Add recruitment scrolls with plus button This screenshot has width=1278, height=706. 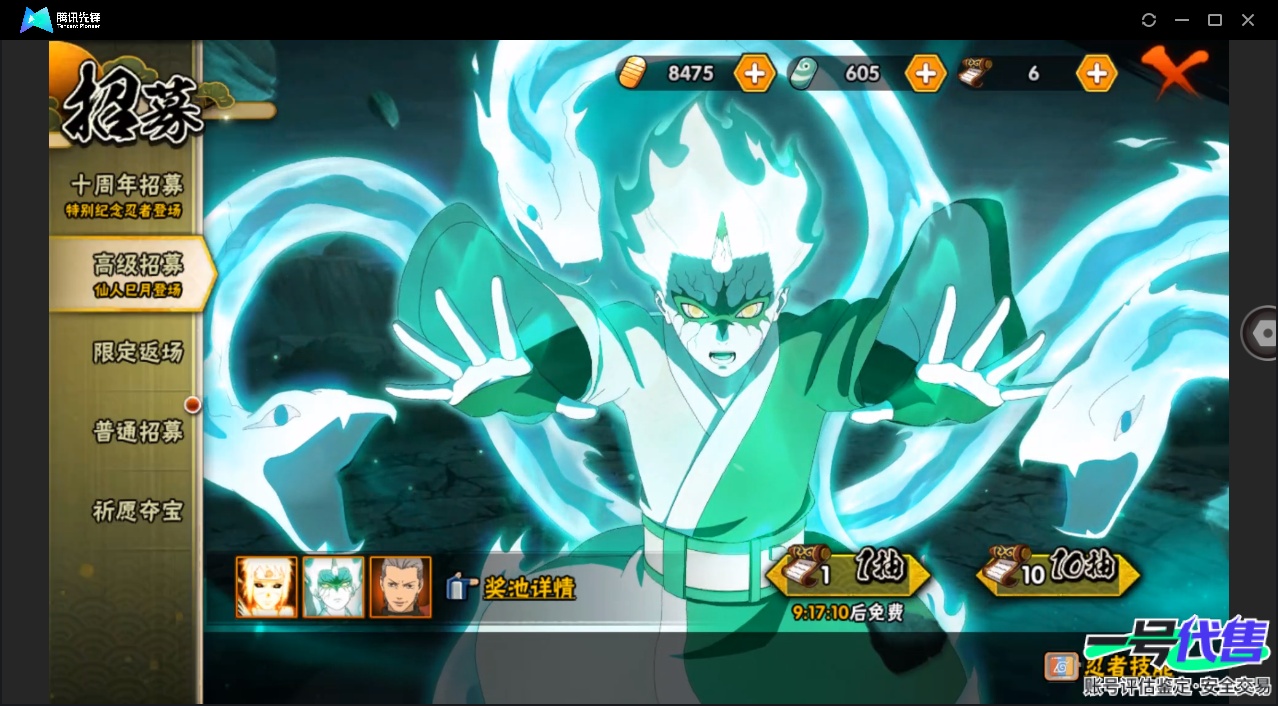(1096, 73)
